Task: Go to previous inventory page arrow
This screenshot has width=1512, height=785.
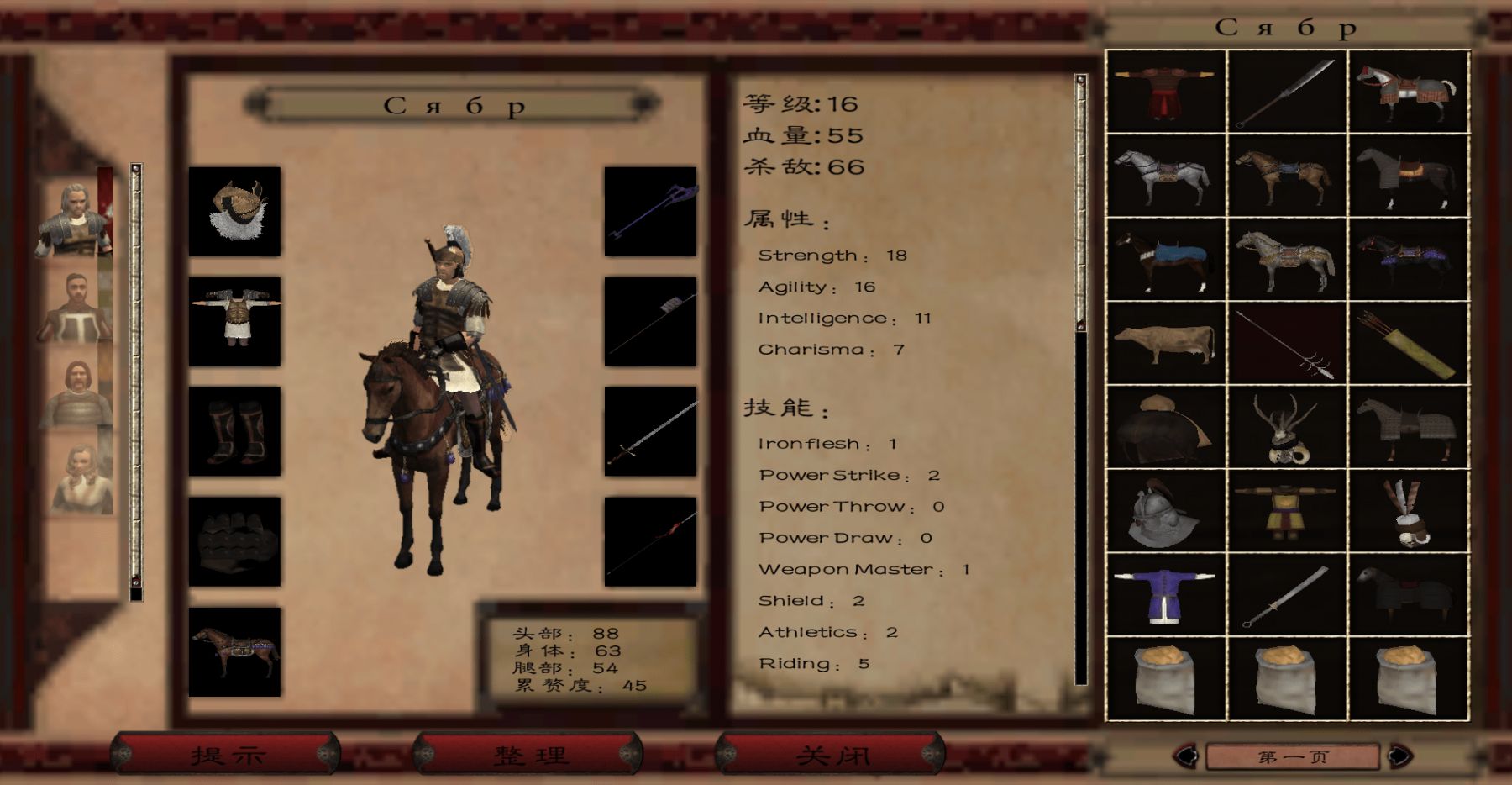Action: tap(1186, 756)
